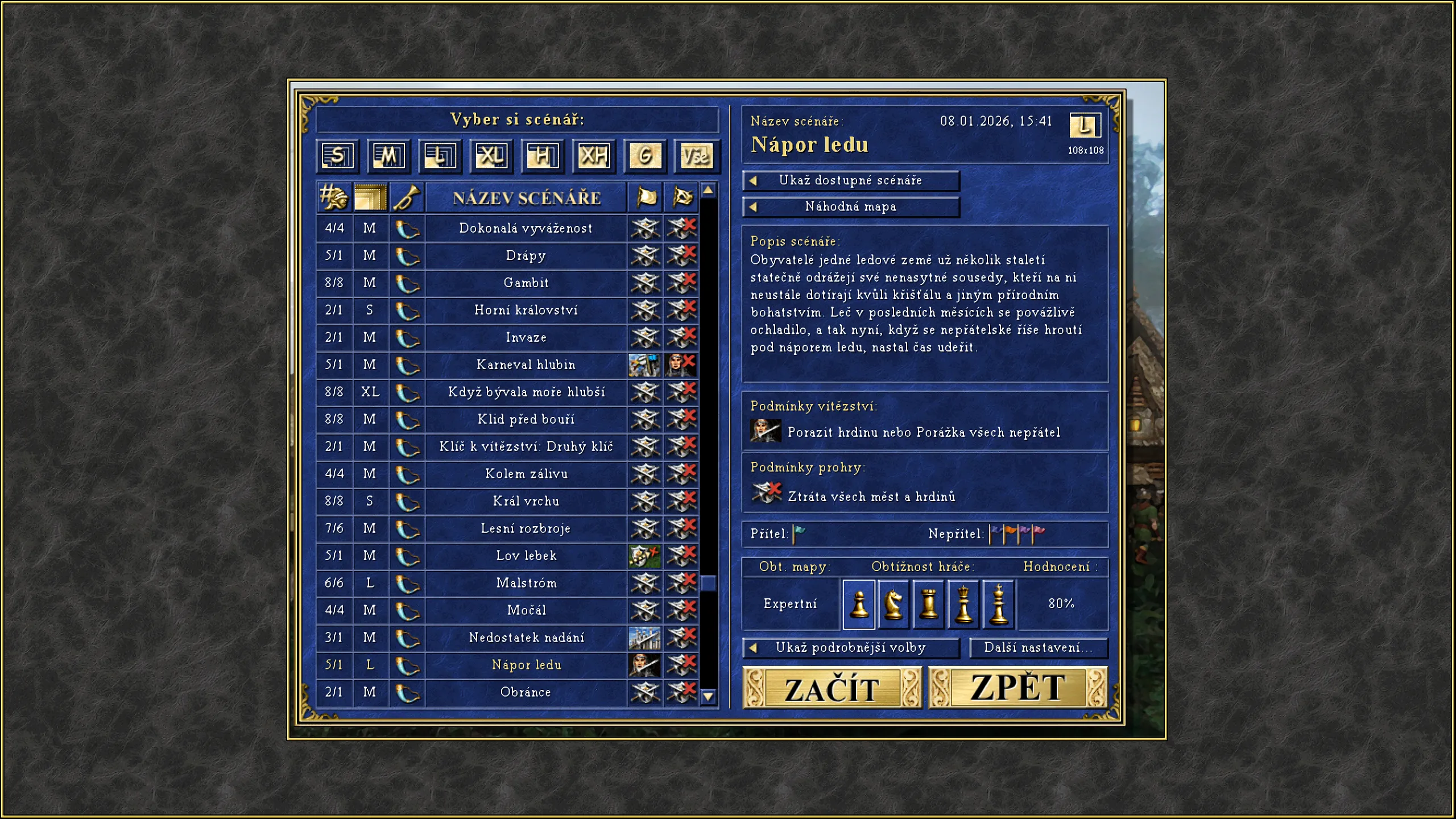Image resolution: width=1456 pixels, height=819 pixels.
Task: Select the knight difficulty piece
Action: click(894, 604)
